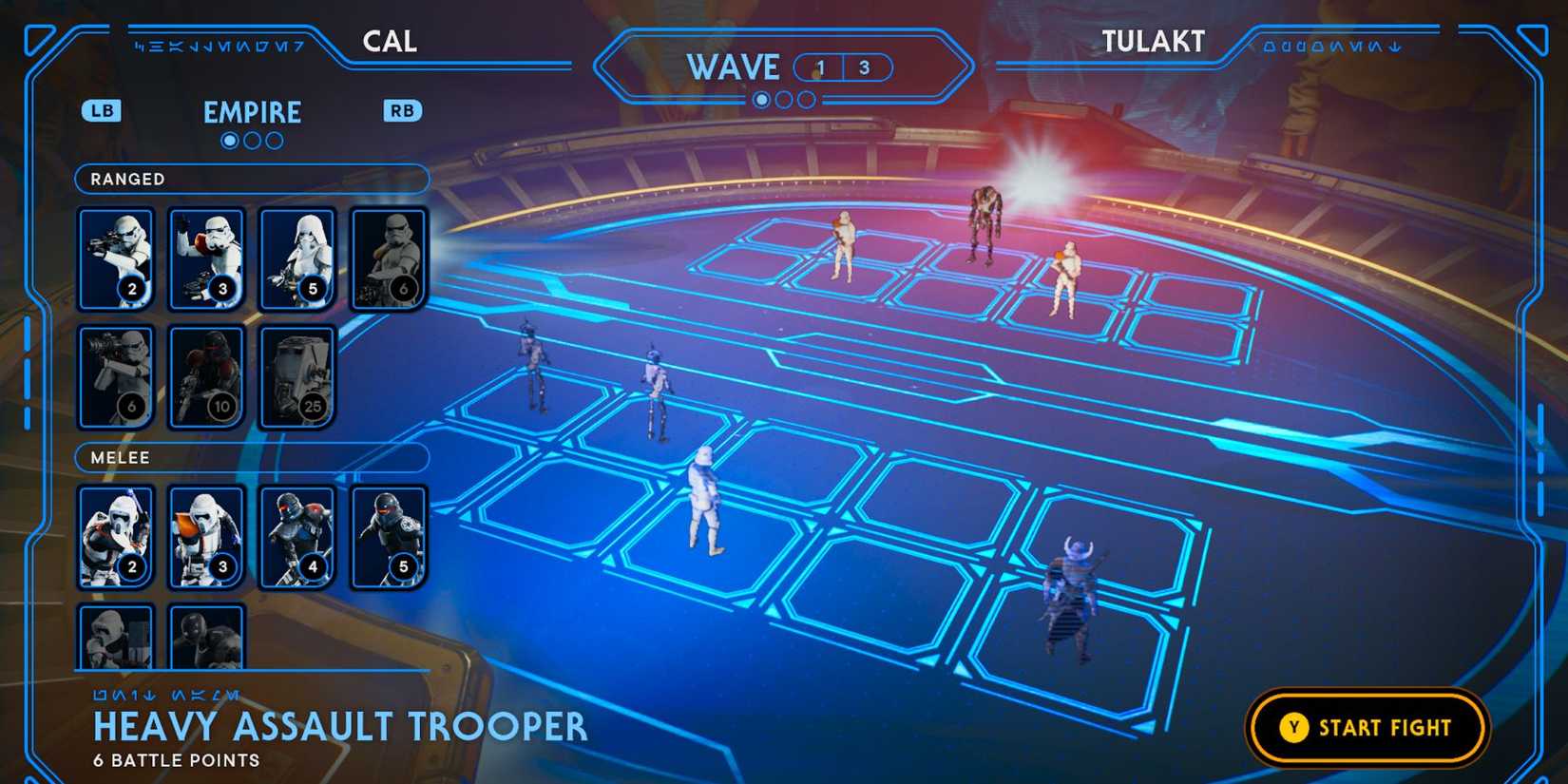
Task: View TULAKT's opponent panel
Action: (1153, 41)
